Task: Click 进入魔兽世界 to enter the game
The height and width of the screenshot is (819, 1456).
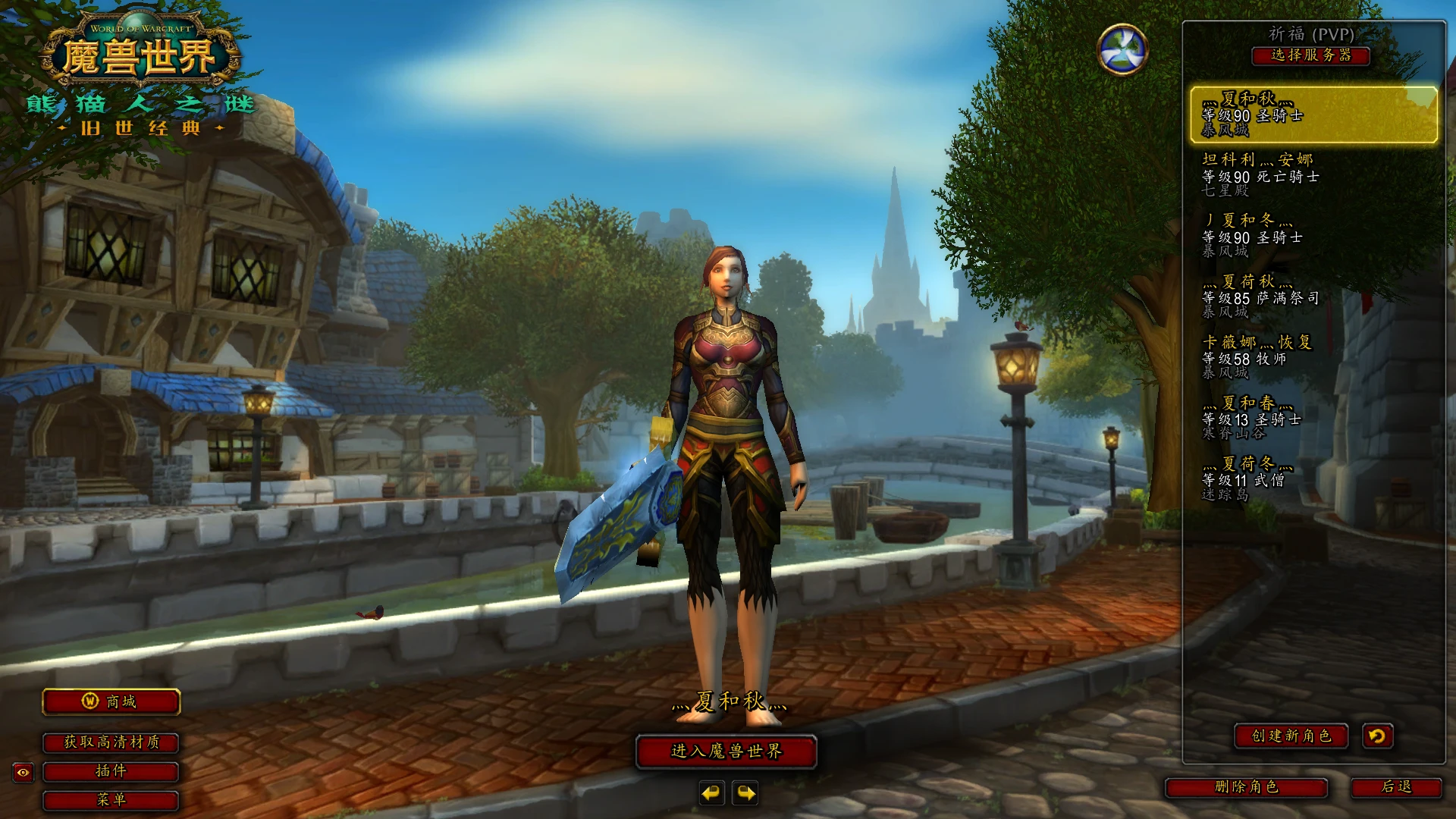Action: 726,752
